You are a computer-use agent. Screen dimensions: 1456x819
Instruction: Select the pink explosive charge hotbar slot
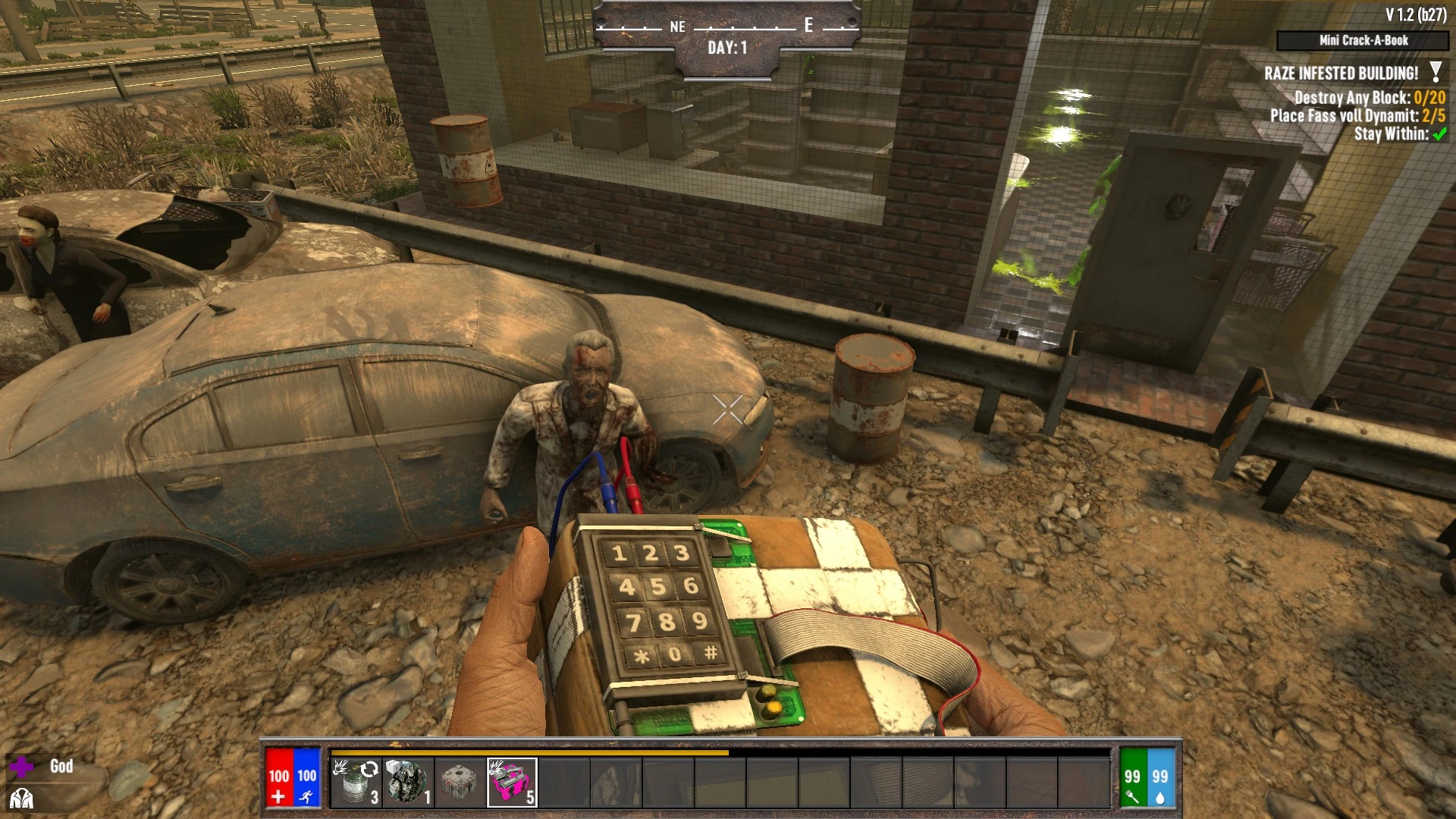(512, 782)
